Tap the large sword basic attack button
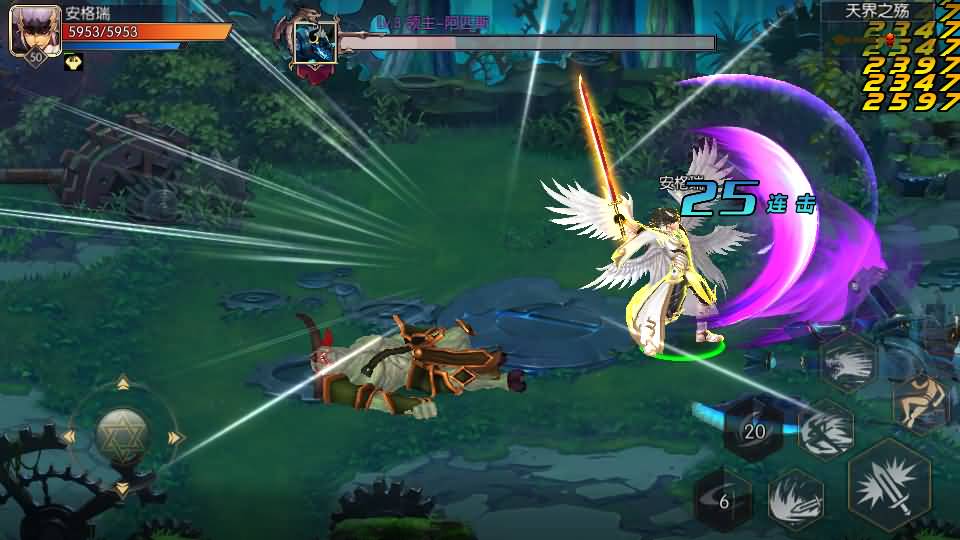Screen dimensions: 960x540 [x=889, y=485]
